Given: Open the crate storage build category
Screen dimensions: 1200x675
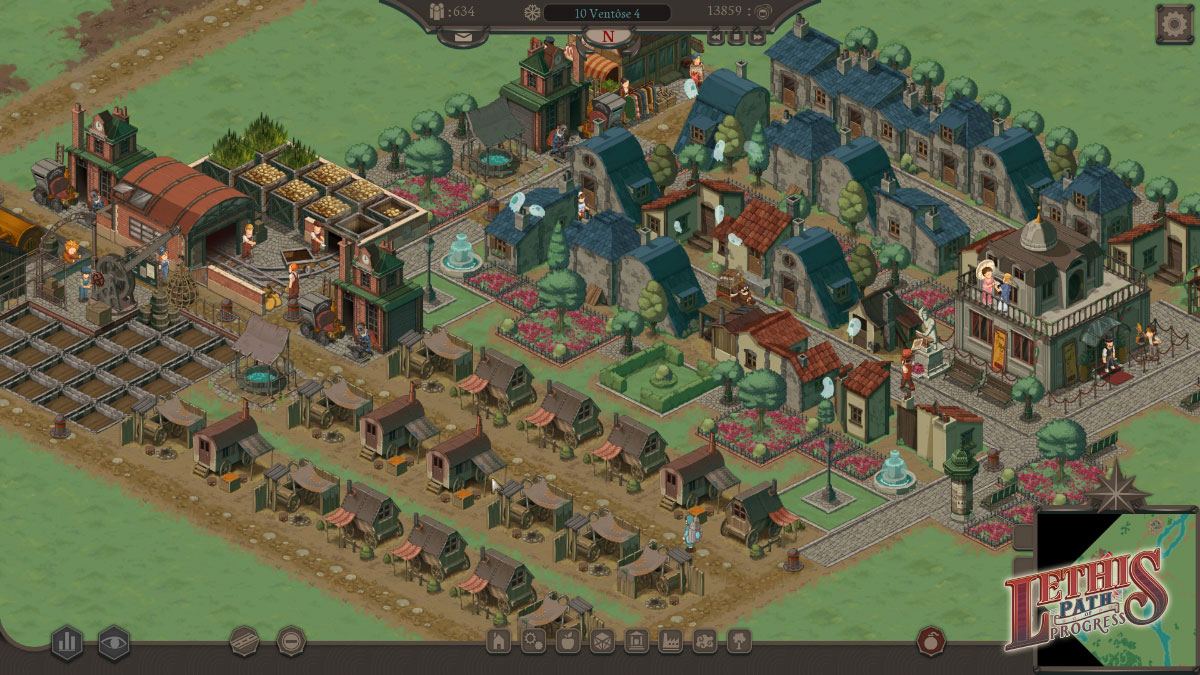Looking at the screenshot, I should tap(602, 641).
